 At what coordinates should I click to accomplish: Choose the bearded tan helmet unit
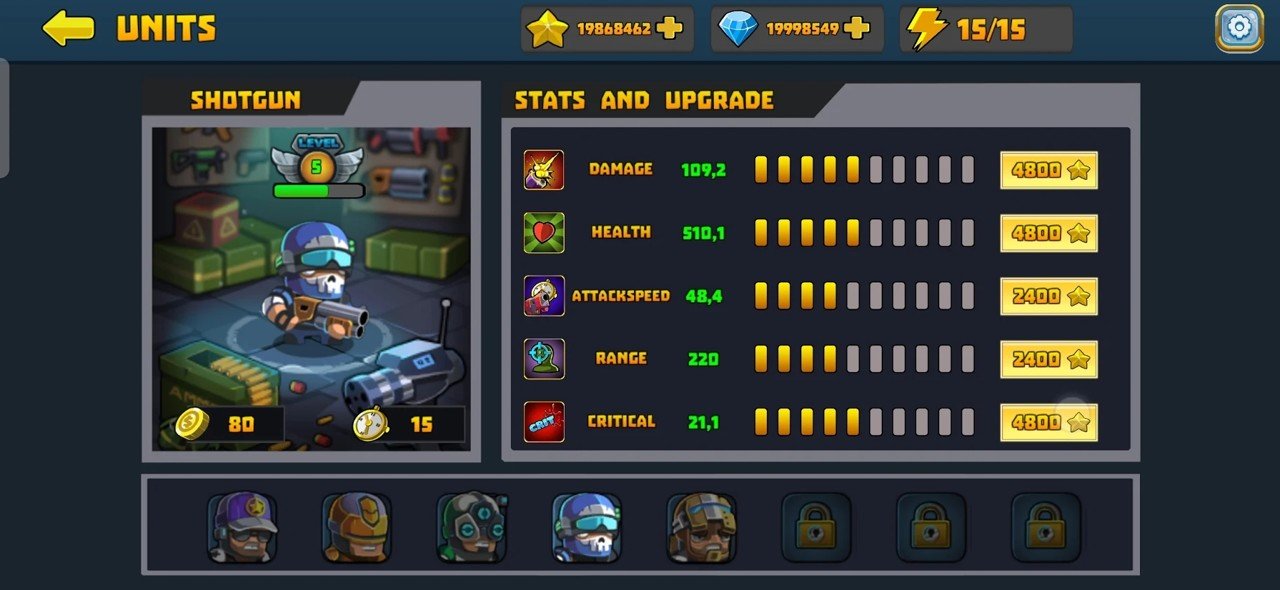(702, 526)
